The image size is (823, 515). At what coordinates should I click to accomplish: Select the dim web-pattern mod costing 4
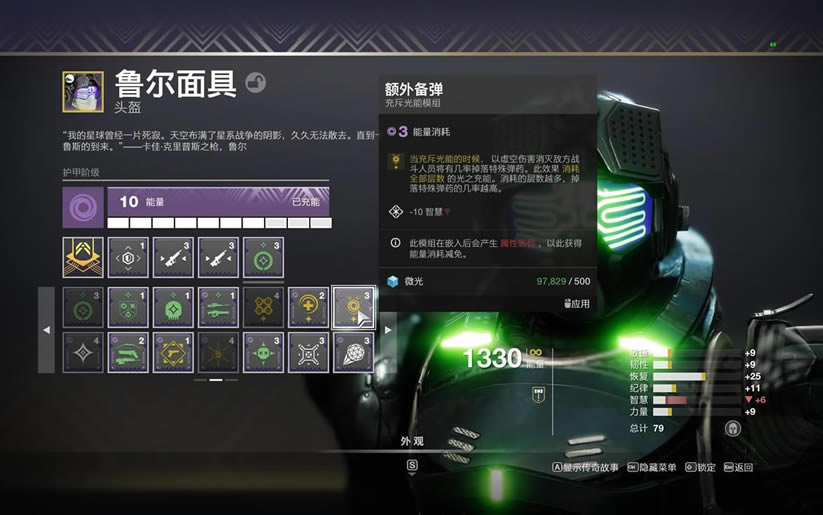(x=218, y=352)
